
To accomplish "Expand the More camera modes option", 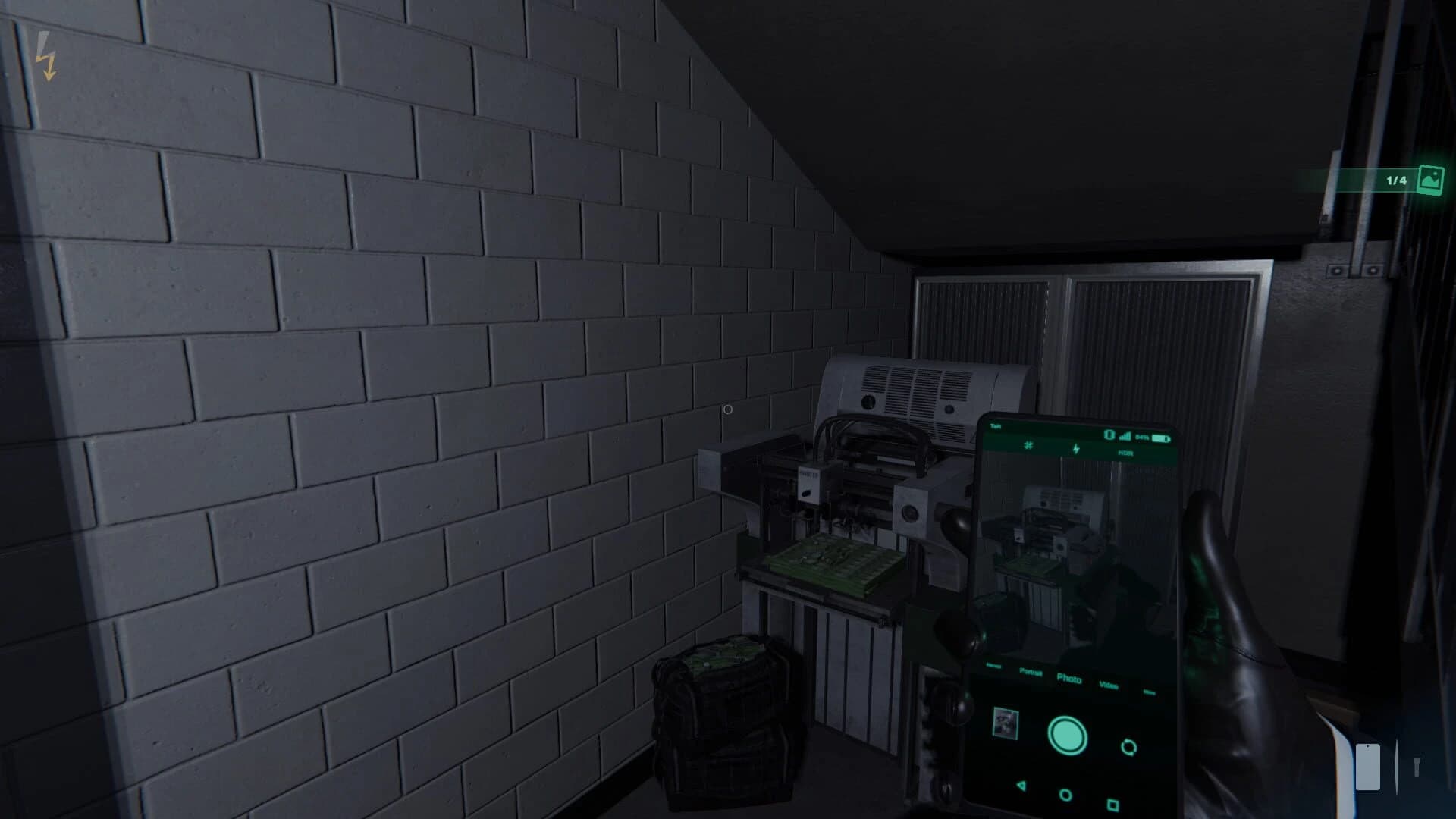I will (1149, 692).
